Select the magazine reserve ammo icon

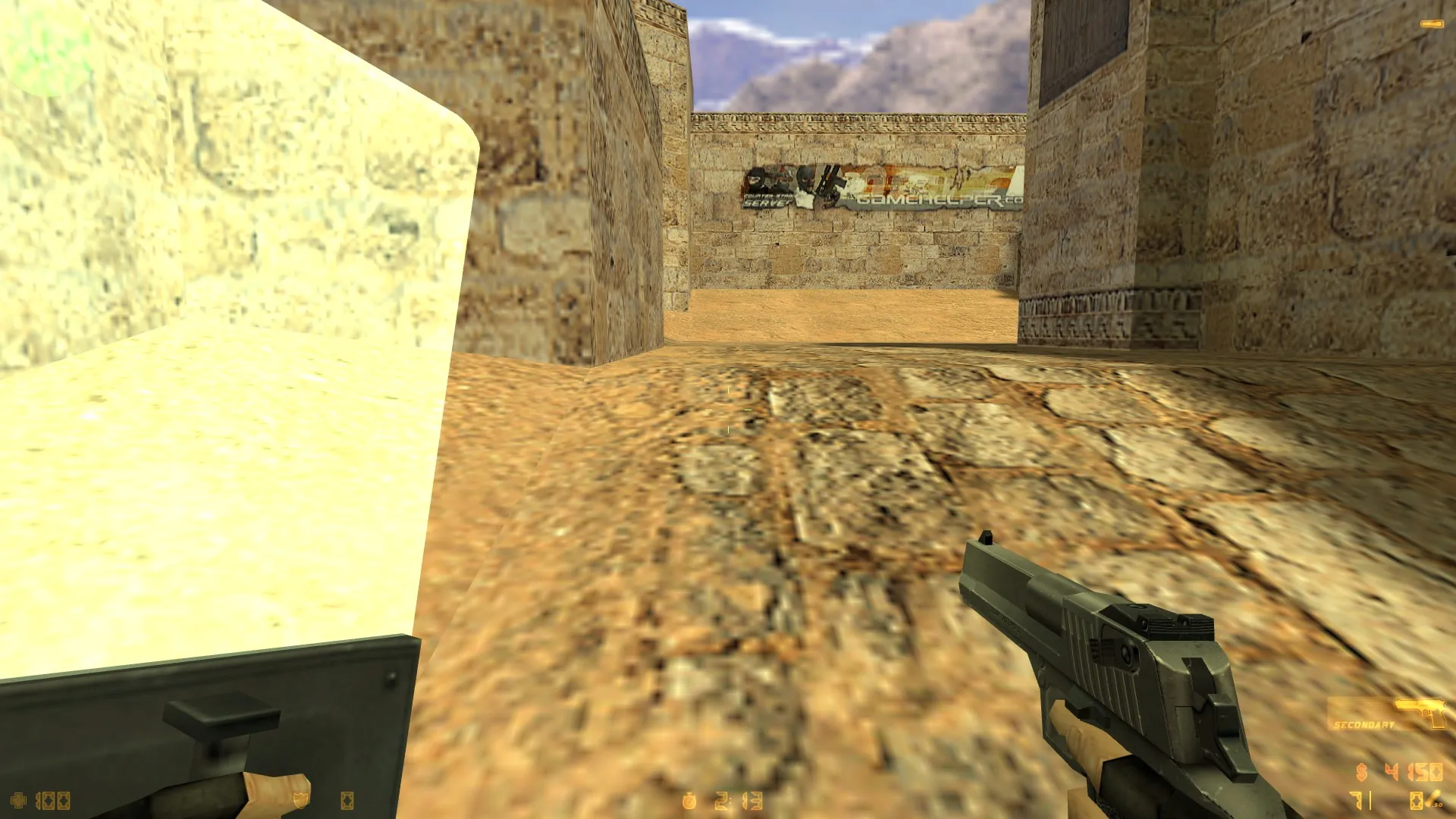click(1417, 802)
